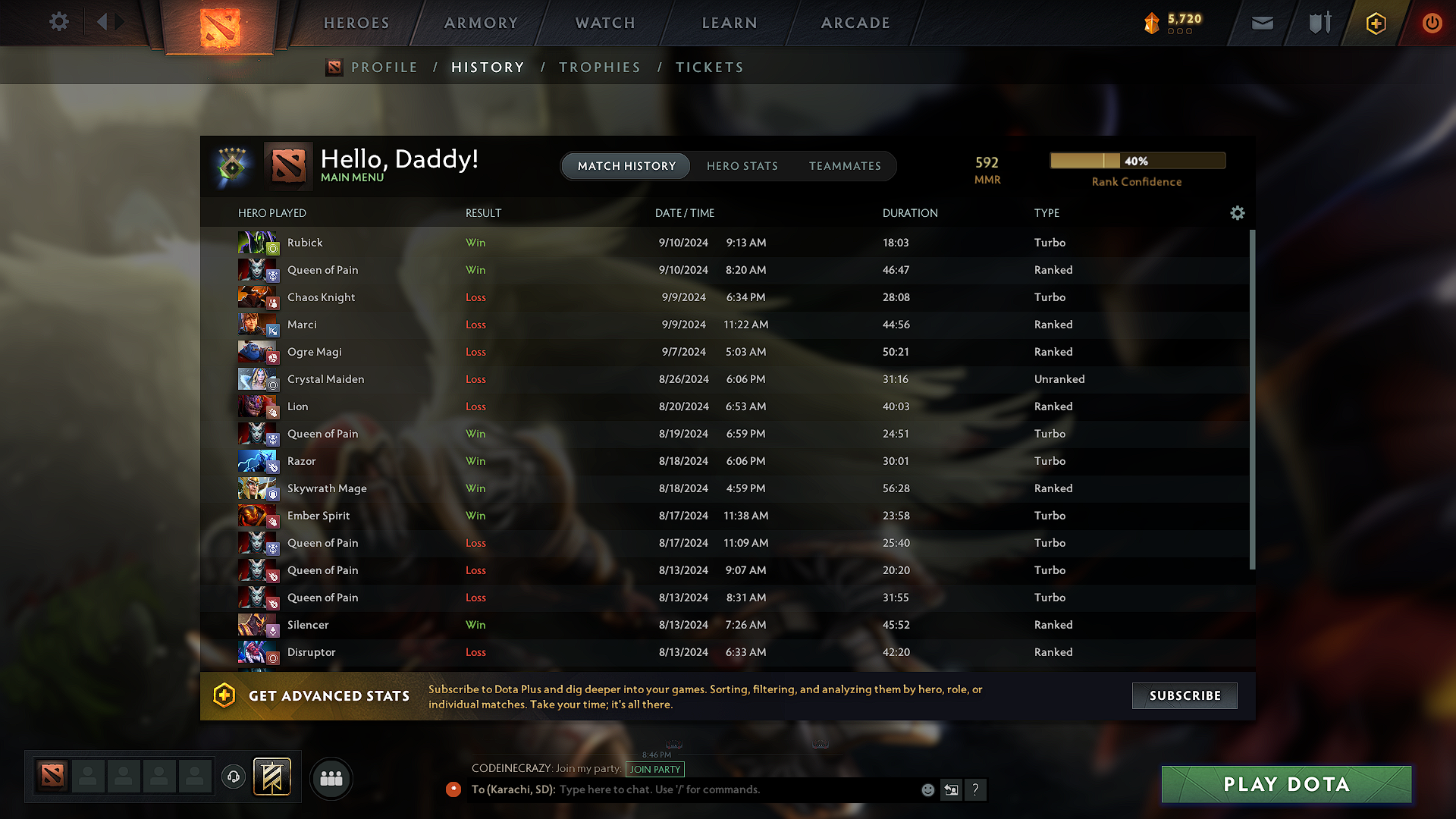Open the Trophies section
This screenshot has height=819, width=1456.
point(600,67)
